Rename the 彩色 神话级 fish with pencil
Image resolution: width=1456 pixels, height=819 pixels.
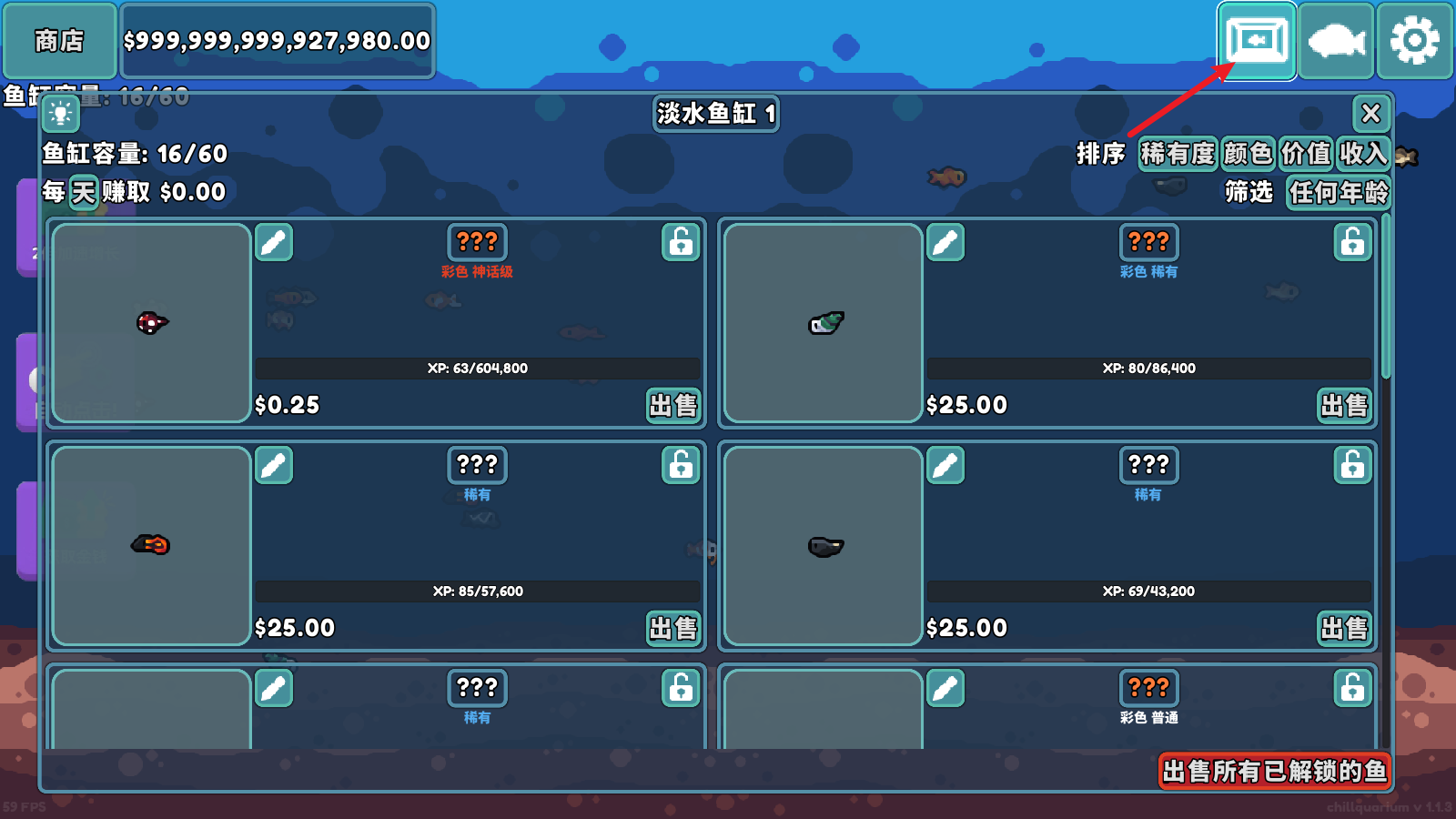[274, 242]
